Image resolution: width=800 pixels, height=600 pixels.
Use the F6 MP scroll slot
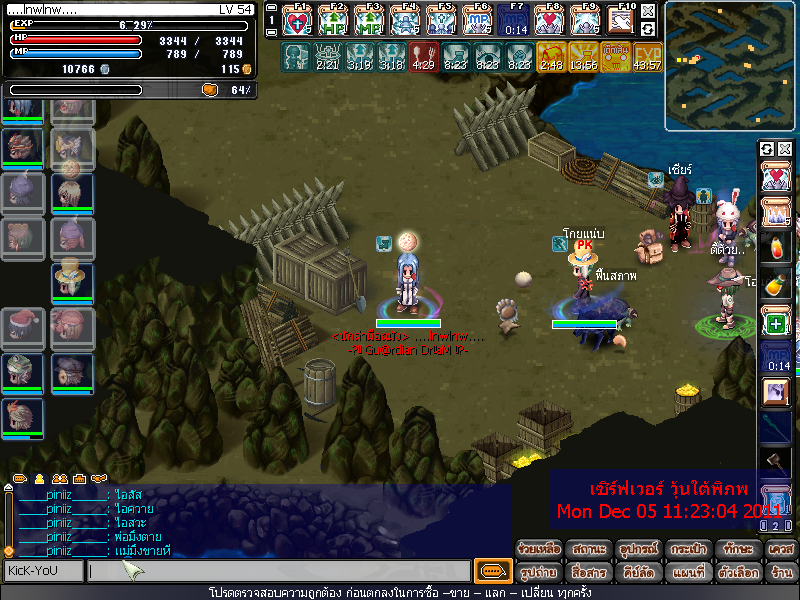point(479,21)
